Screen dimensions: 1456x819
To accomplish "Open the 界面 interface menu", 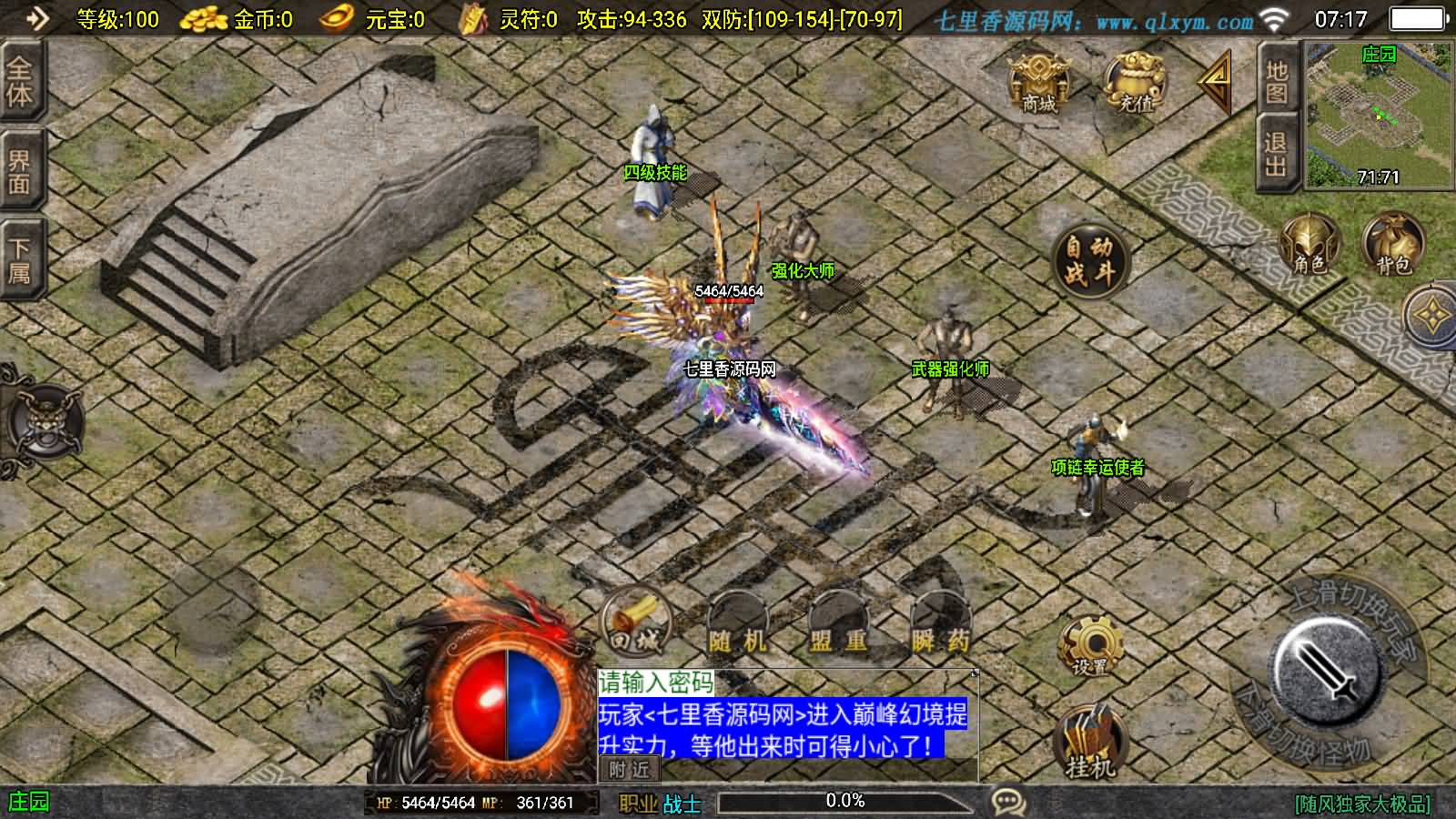I will point(19,168).
